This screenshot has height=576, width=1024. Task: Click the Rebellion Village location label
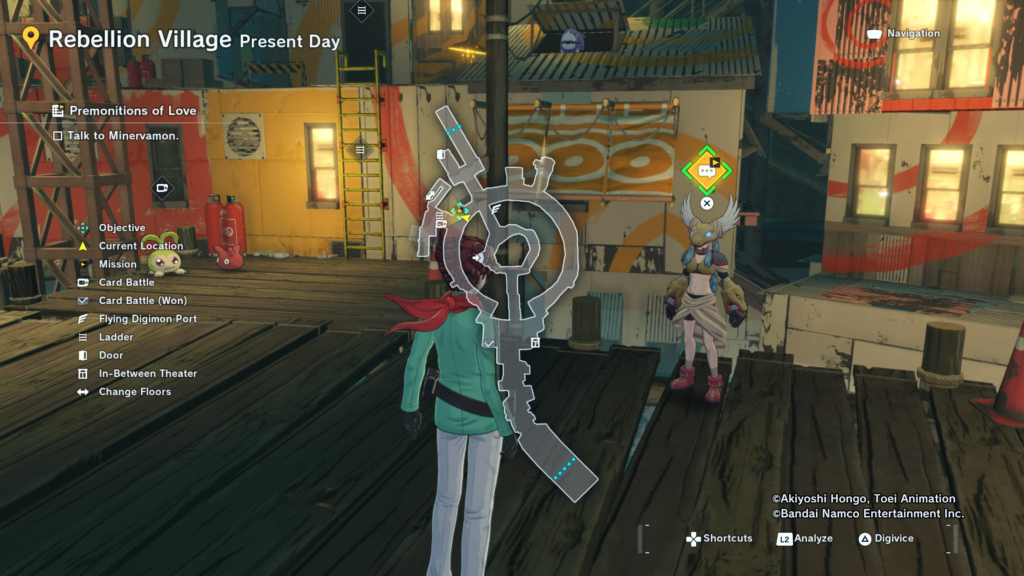click(140, 40)
